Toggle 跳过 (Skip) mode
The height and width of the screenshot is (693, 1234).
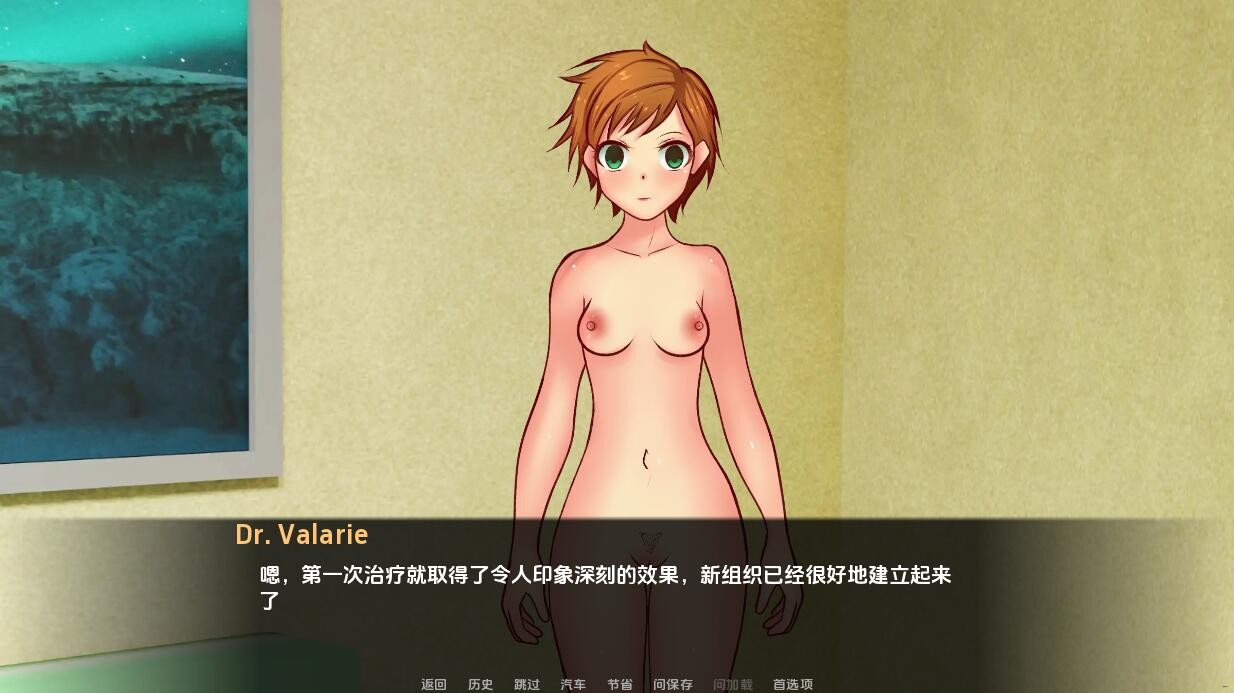tap(527, 684)
